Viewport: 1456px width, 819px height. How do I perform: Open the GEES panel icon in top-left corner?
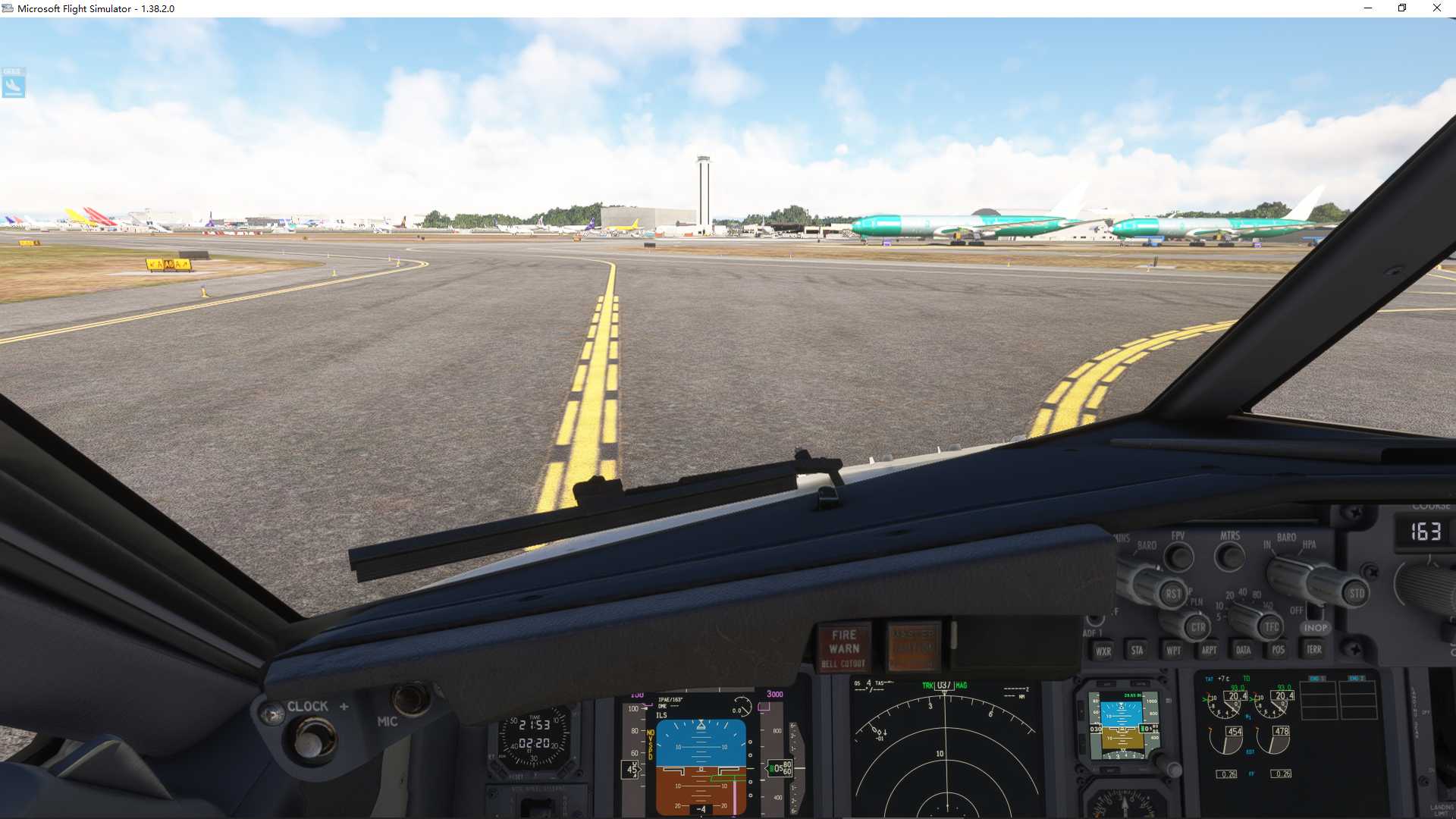pyautogui.click(x=14, y=83)
